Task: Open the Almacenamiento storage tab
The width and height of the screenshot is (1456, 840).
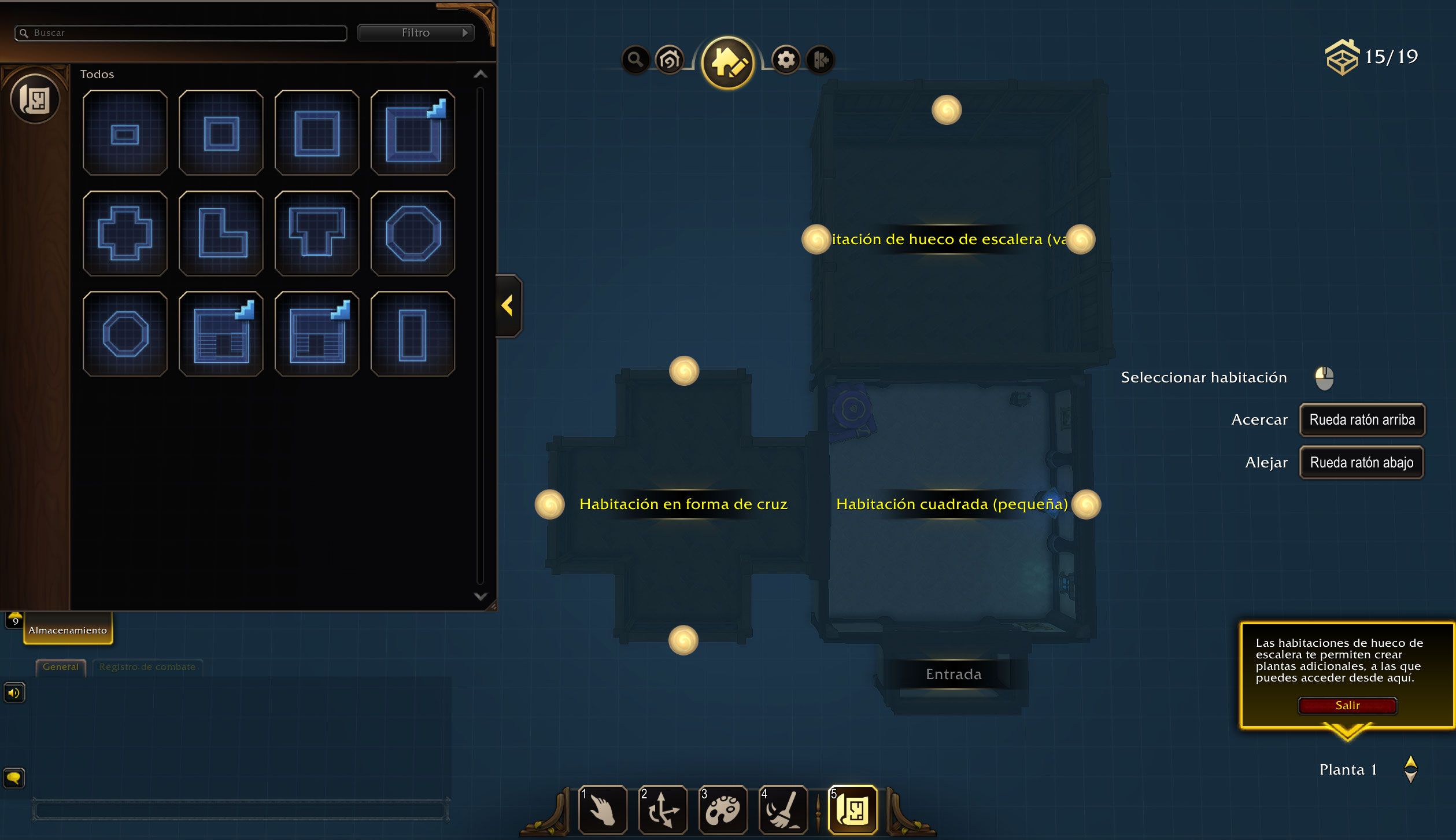Action: (x=68, y=630)
